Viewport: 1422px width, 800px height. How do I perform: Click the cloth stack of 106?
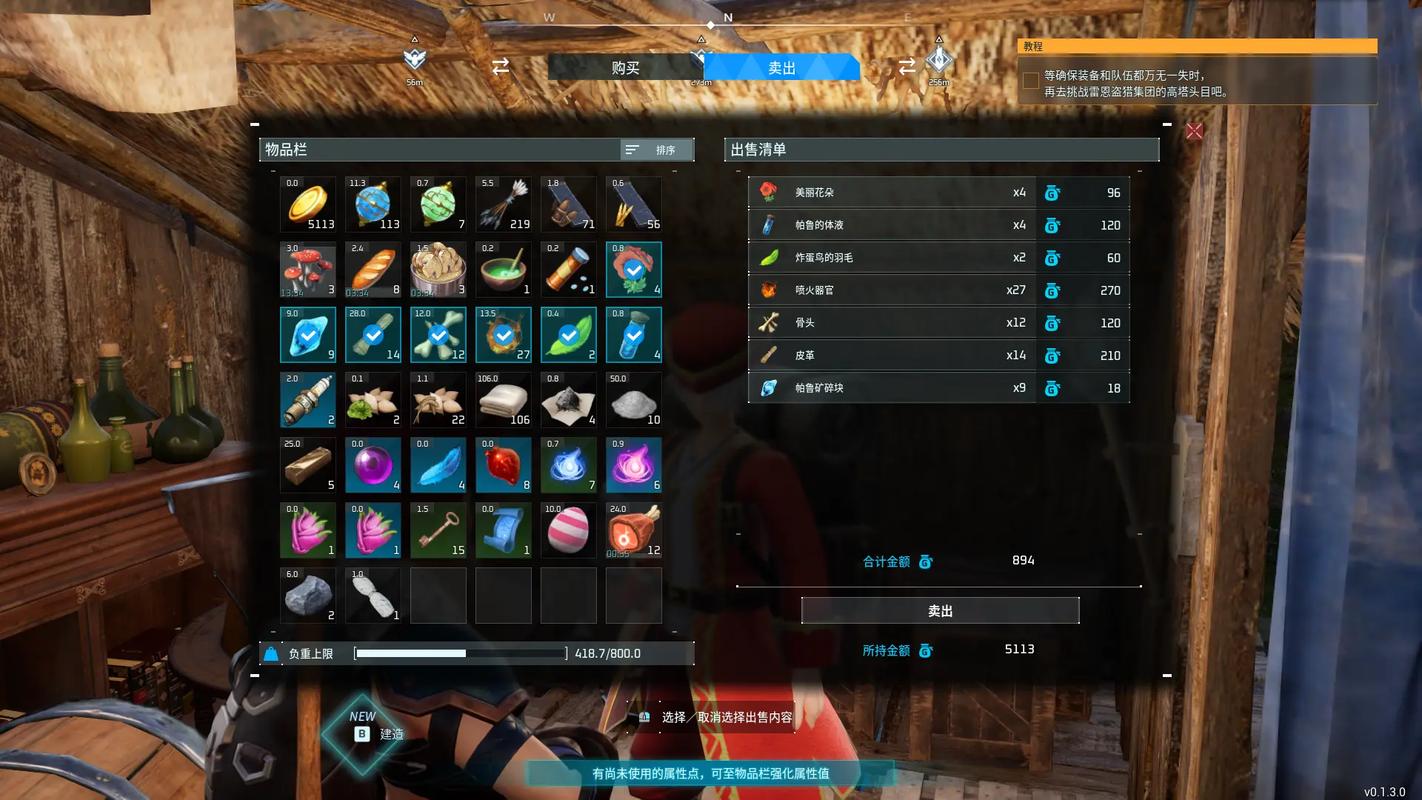pos(503,400)
